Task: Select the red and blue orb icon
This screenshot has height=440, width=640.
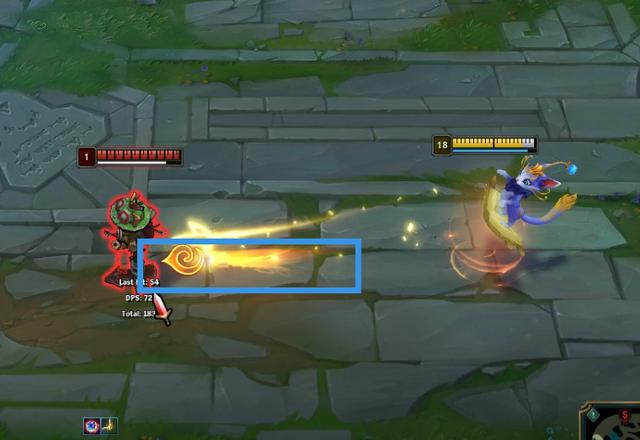Action: click(91, 425)
